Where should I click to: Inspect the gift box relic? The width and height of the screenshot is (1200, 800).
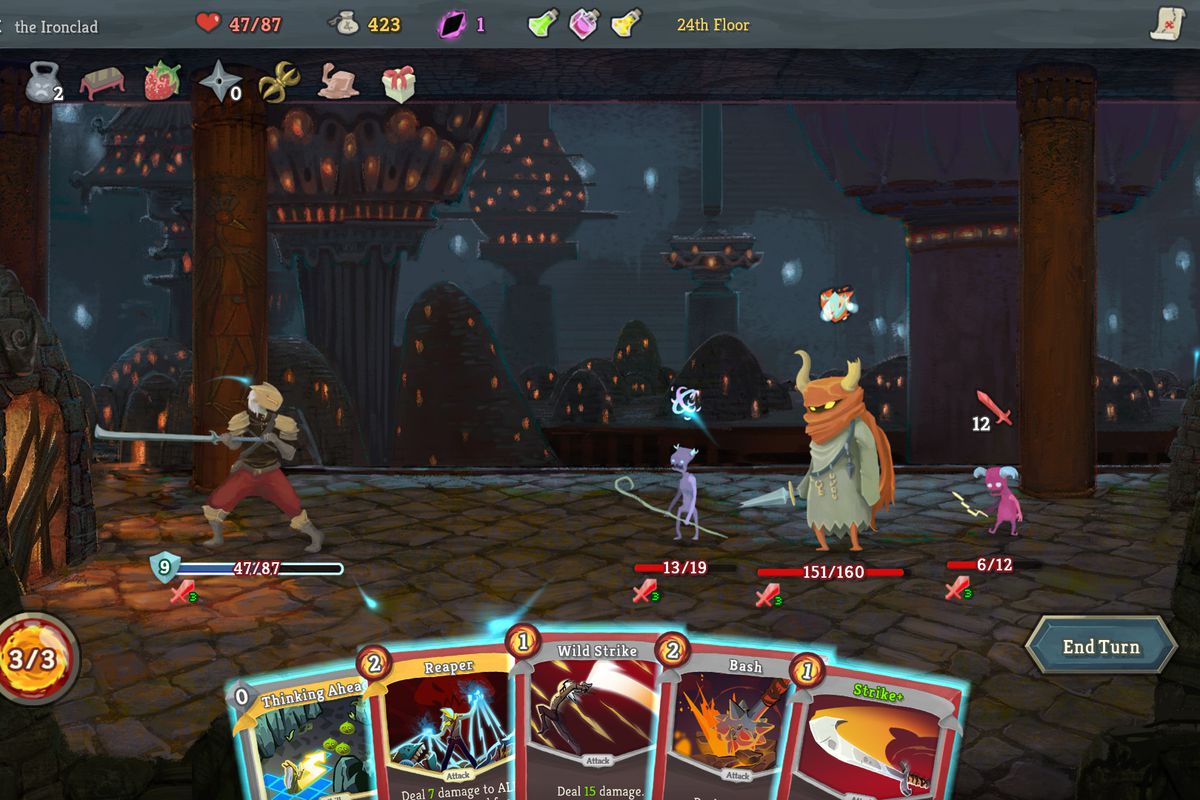pyautogui.click(x=398, y=84)
